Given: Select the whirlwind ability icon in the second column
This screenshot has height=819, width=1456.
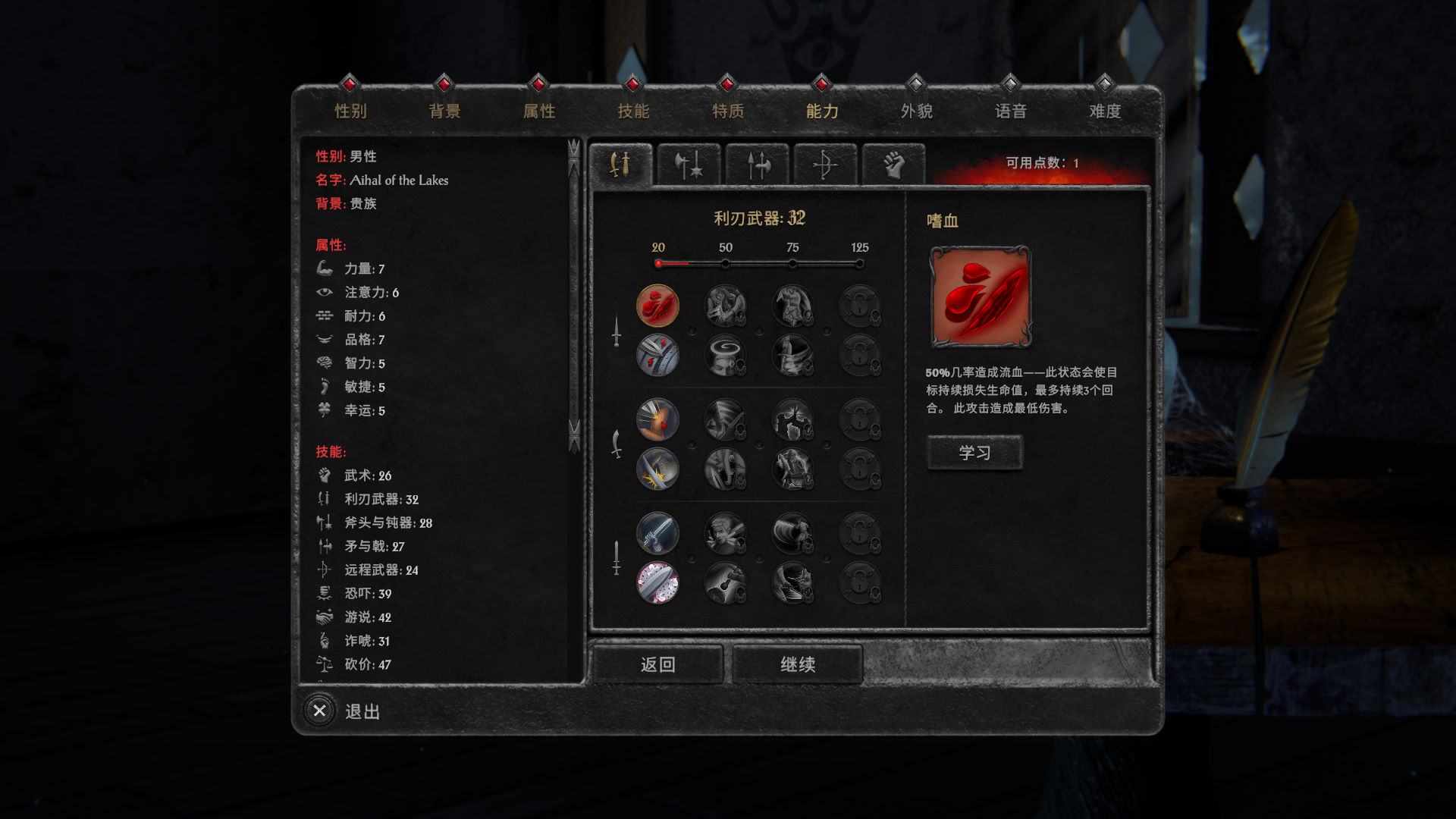Looking at the screenshot, I should tap(726, 354).
